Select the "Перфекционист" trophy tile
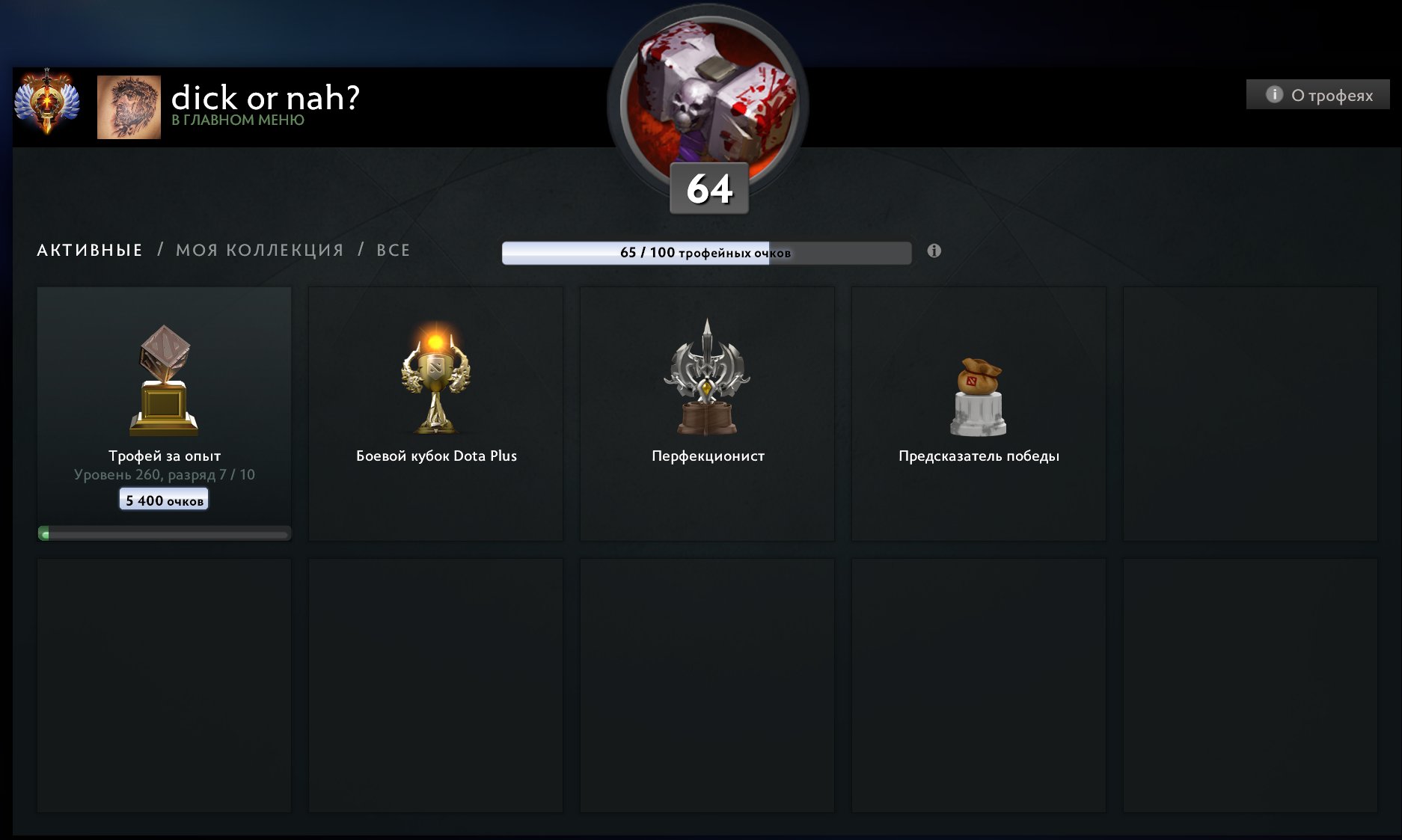Image resolution: width=1402 pixels, height=840 pixels. pyautogui.click(x=708, y=413)
